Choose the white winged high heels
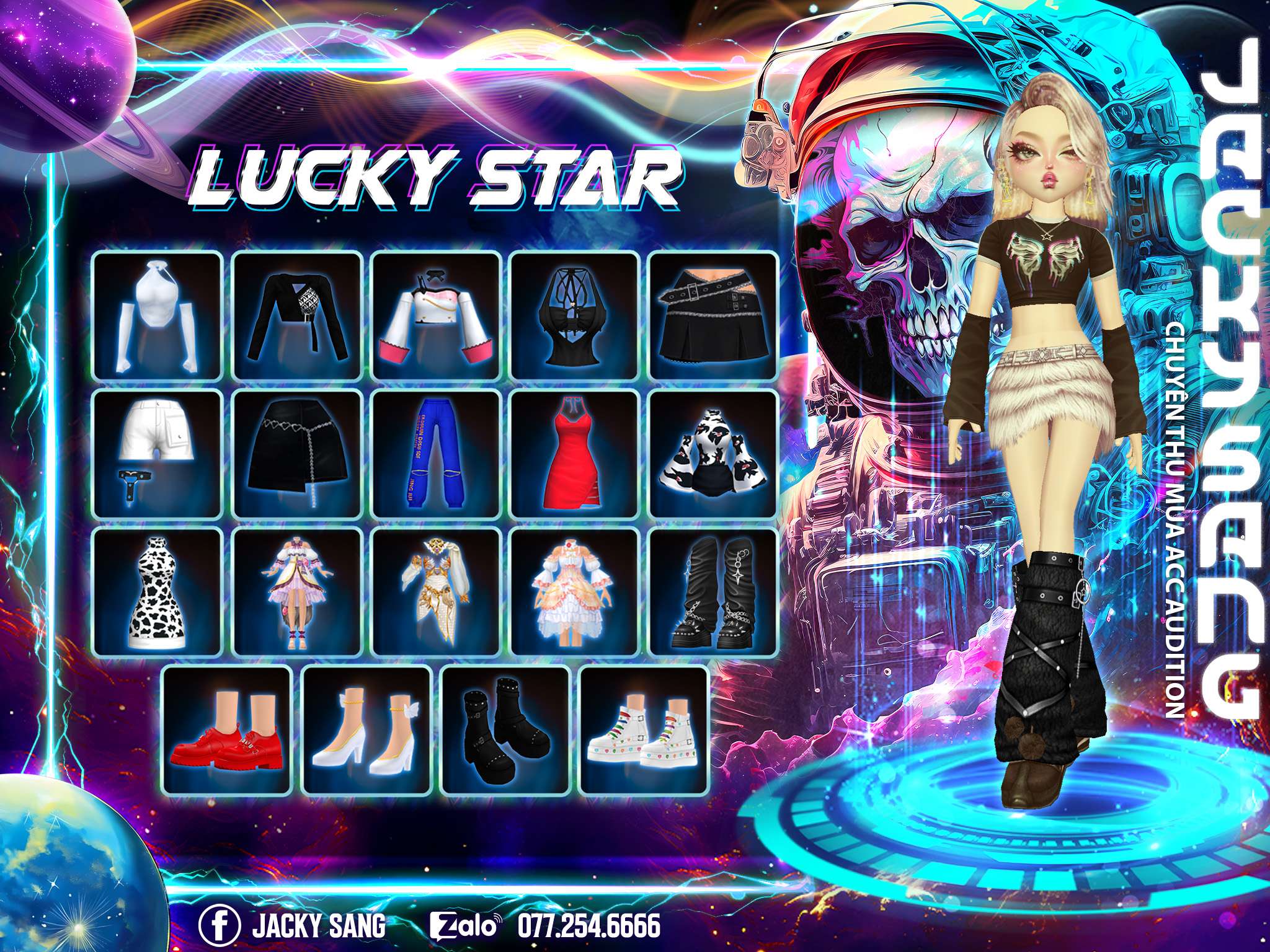 (366, 729)
